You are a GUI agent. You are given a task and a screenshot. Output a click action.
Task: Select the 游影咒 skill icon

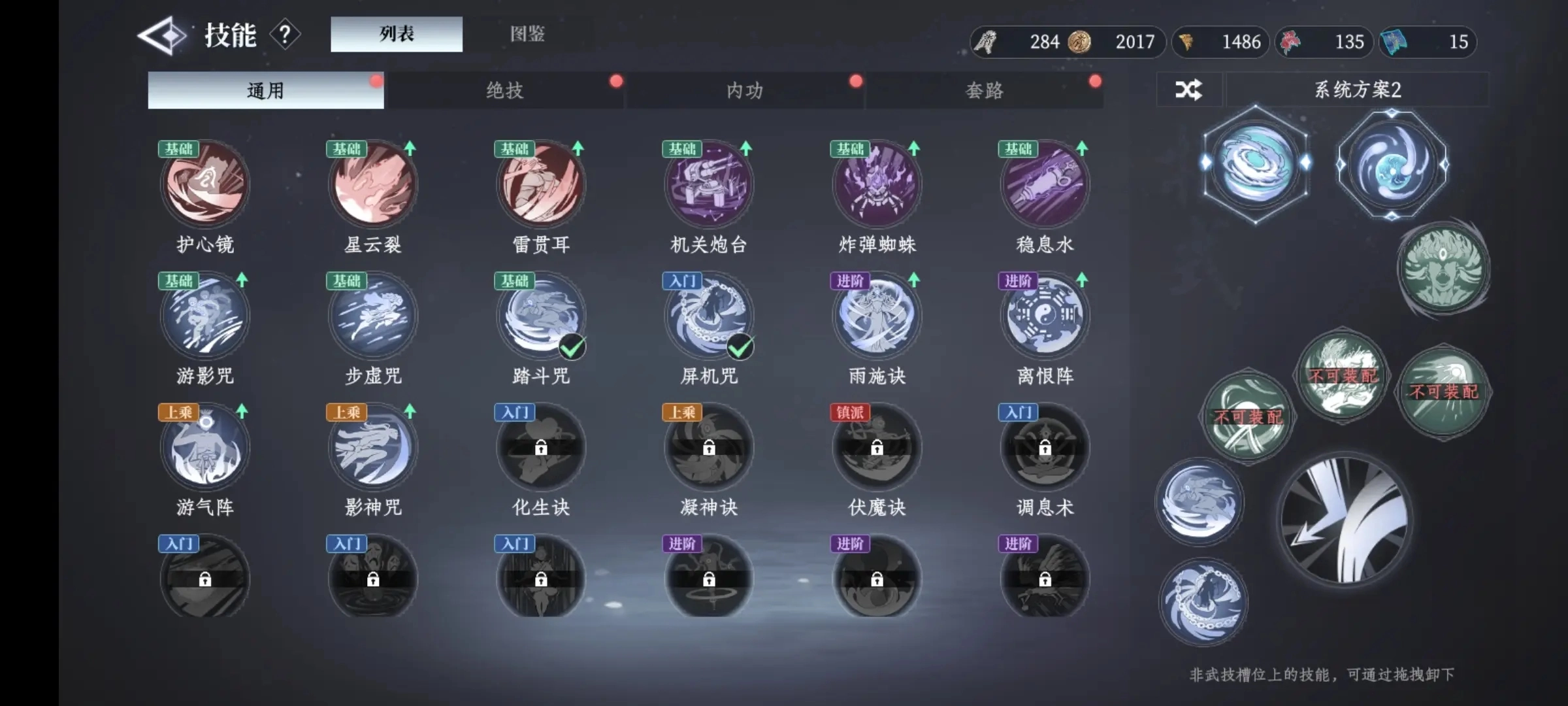coord(204,316)
